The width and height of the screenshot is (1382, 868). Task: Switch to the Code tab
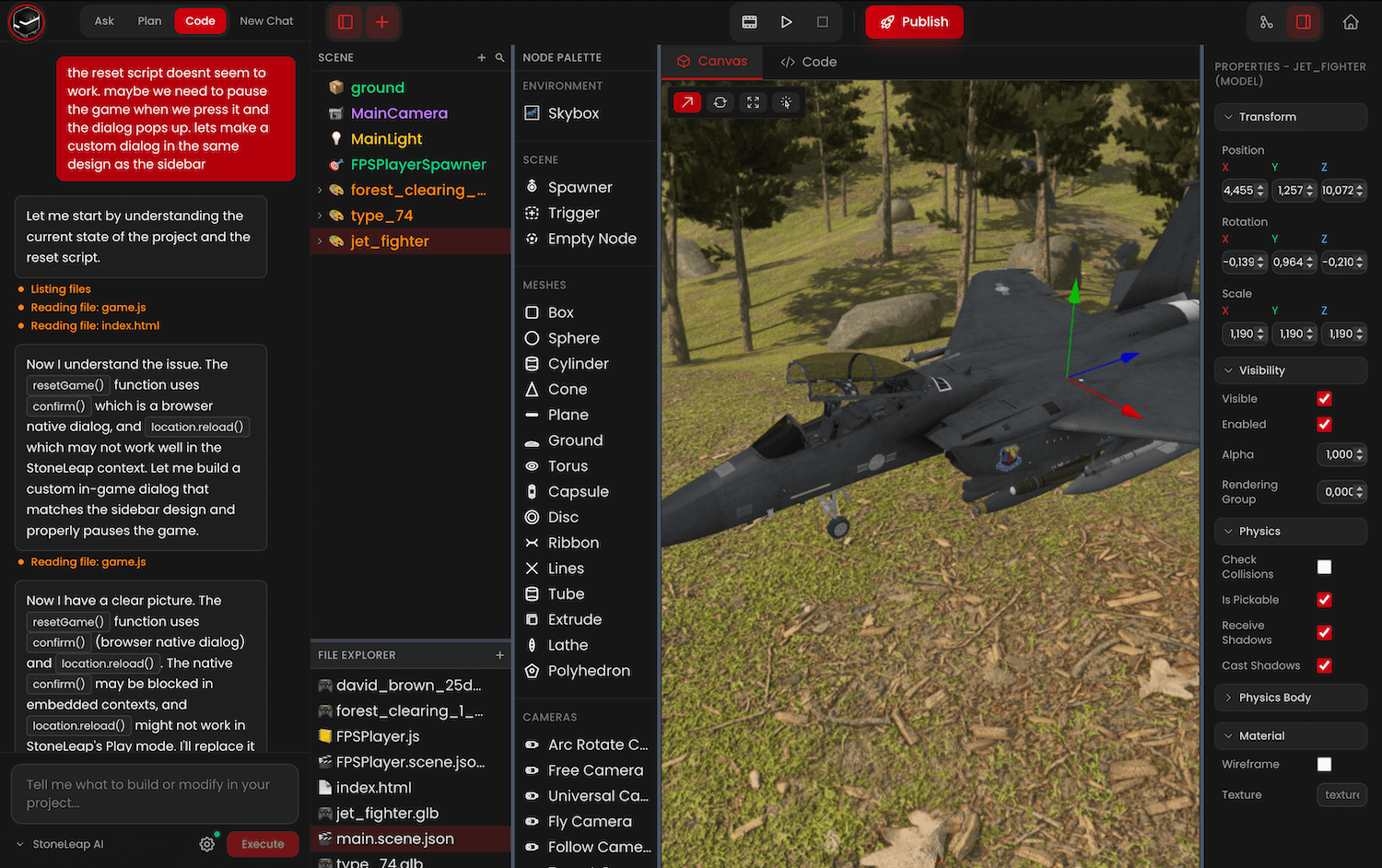click(808, 62)
